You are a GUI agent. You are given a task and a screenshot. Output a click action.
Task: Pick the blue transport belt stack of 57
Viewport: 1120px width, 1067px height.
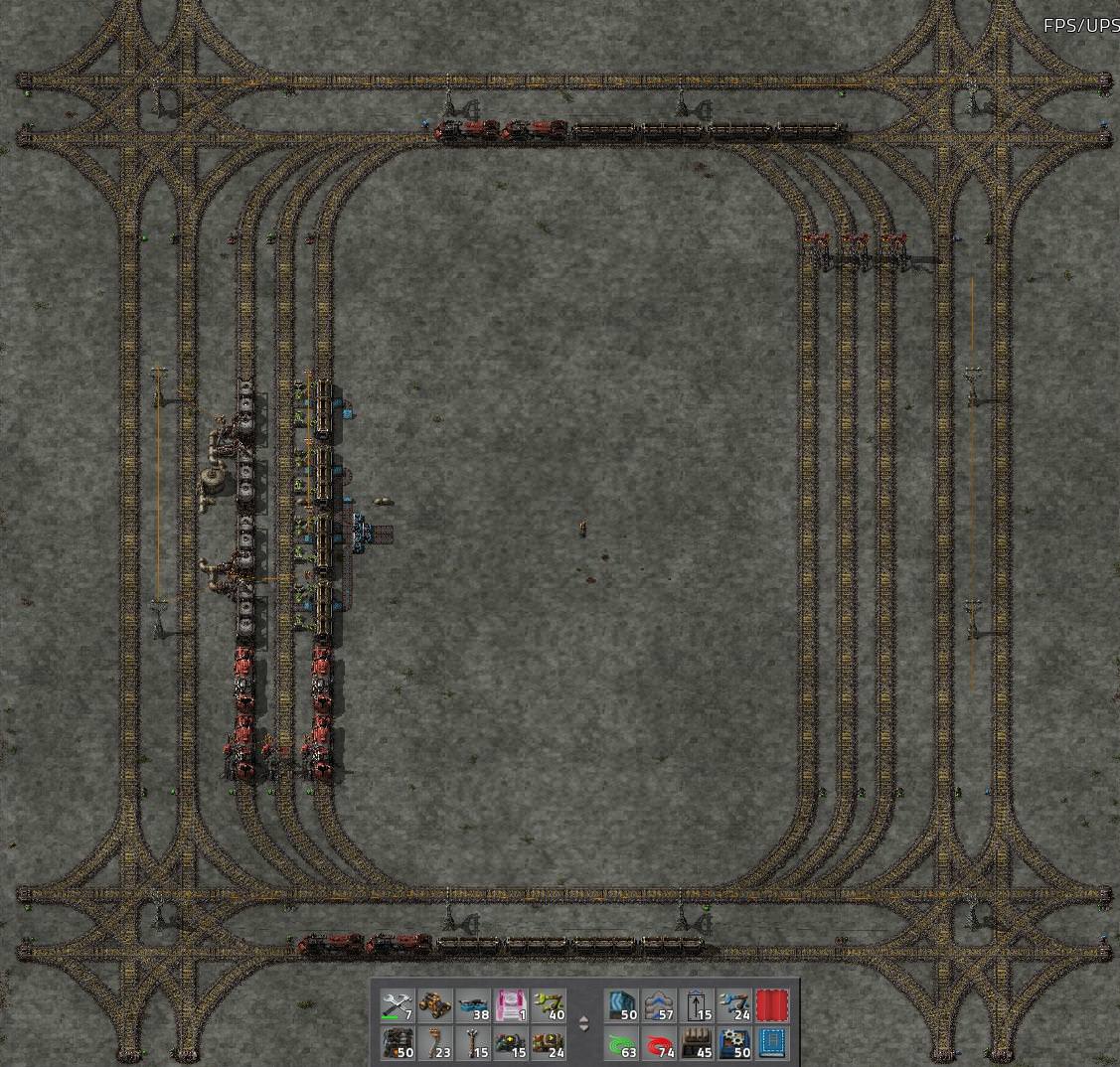(660, 1006)
